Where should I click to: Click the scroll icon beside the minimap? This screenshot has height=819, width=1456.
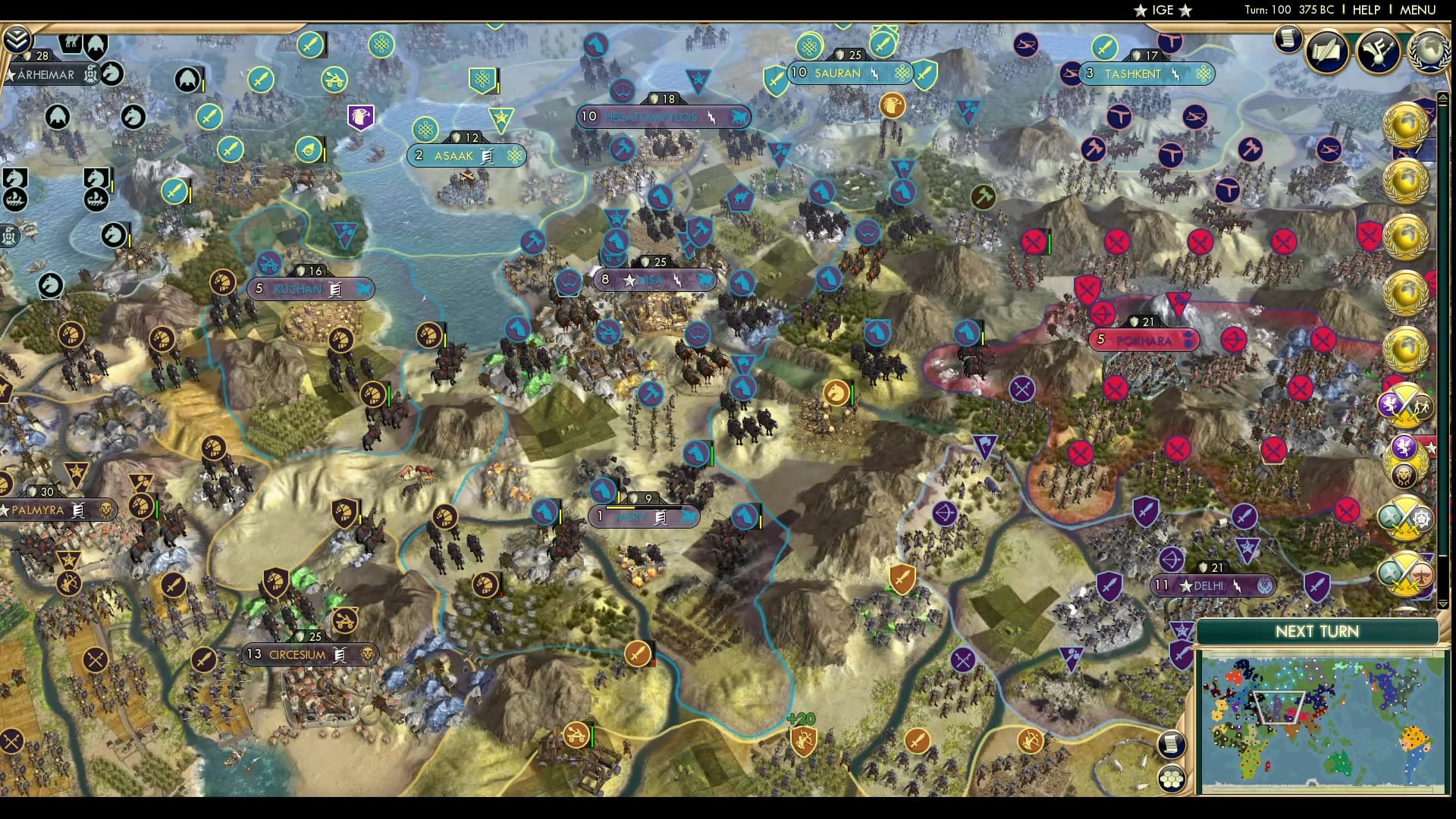click(1172, 744)
